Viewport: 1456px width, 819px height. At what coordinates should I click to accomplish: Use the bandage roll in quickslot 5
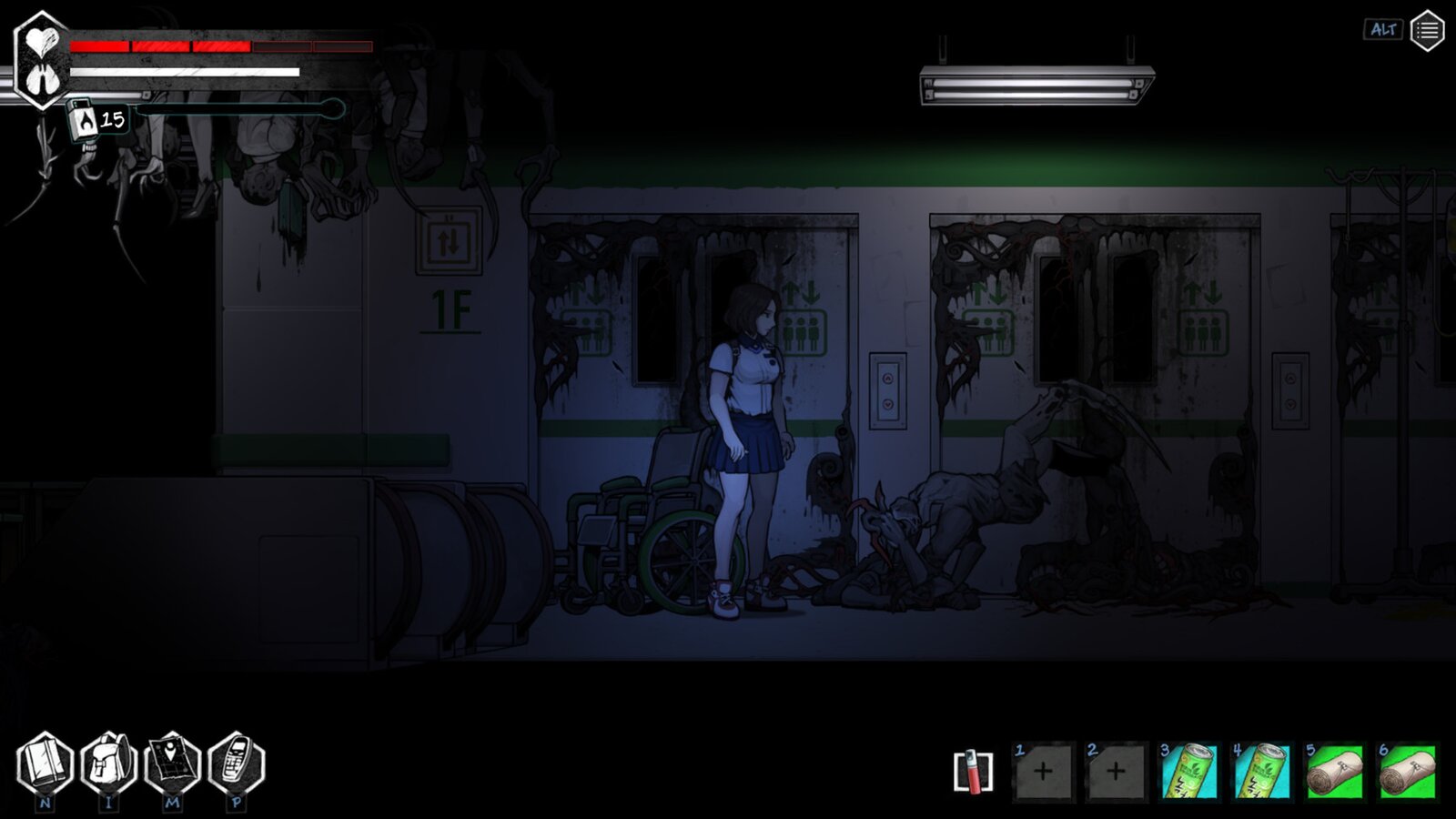[x=1330, y=772]
